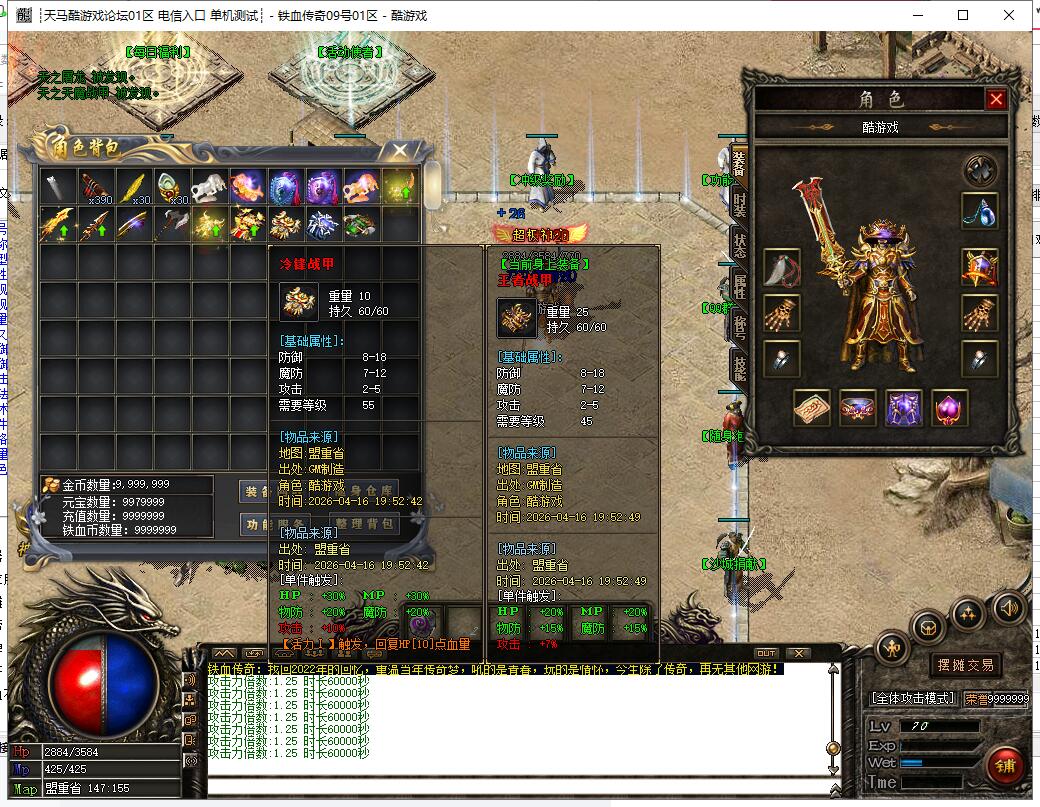Screen dimensions: 1040x807
Task: Close the 角色背包 inventory window
Action: 400,151
